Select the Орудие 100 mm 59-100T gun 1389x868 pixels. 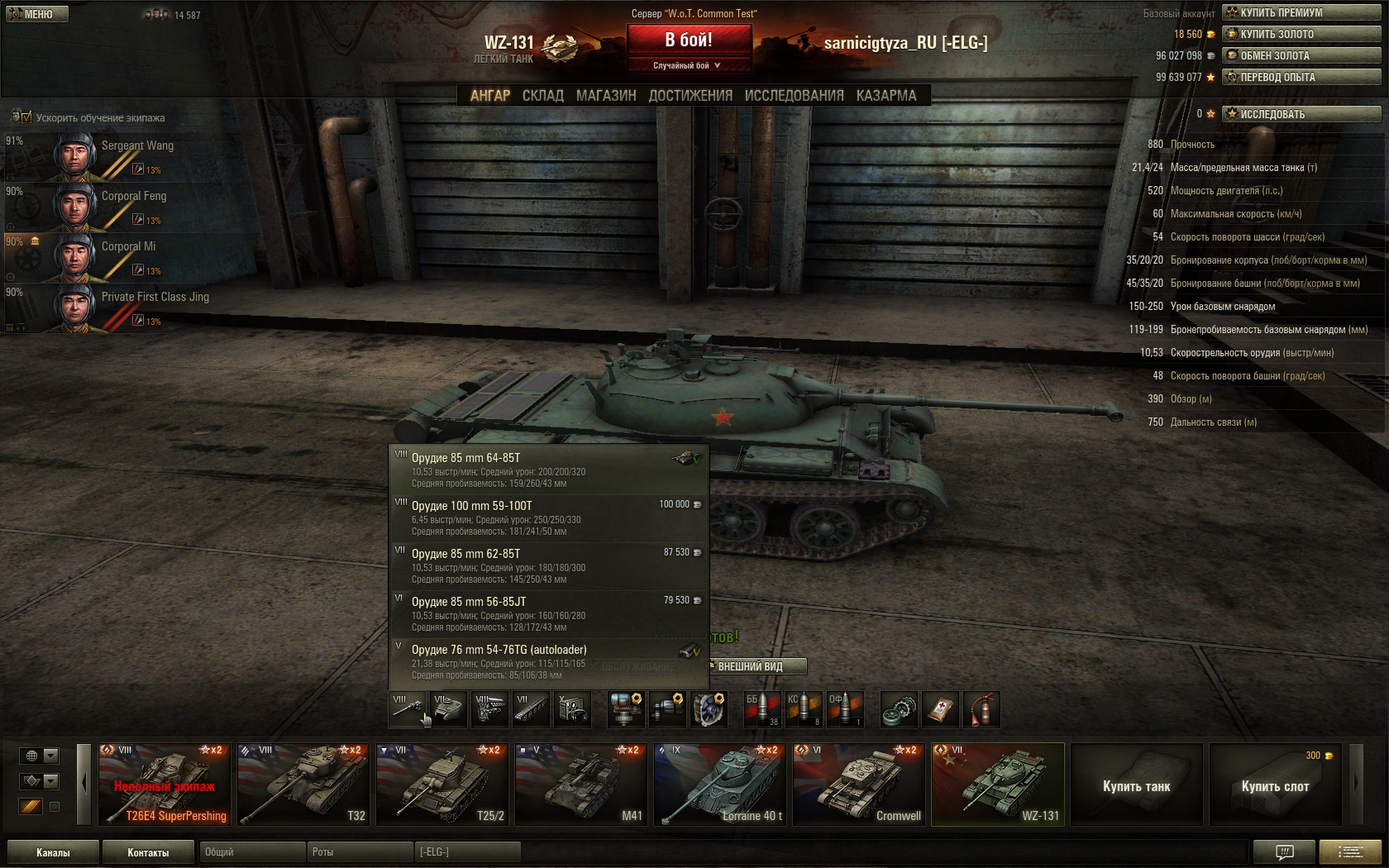(x=549, y=518)
